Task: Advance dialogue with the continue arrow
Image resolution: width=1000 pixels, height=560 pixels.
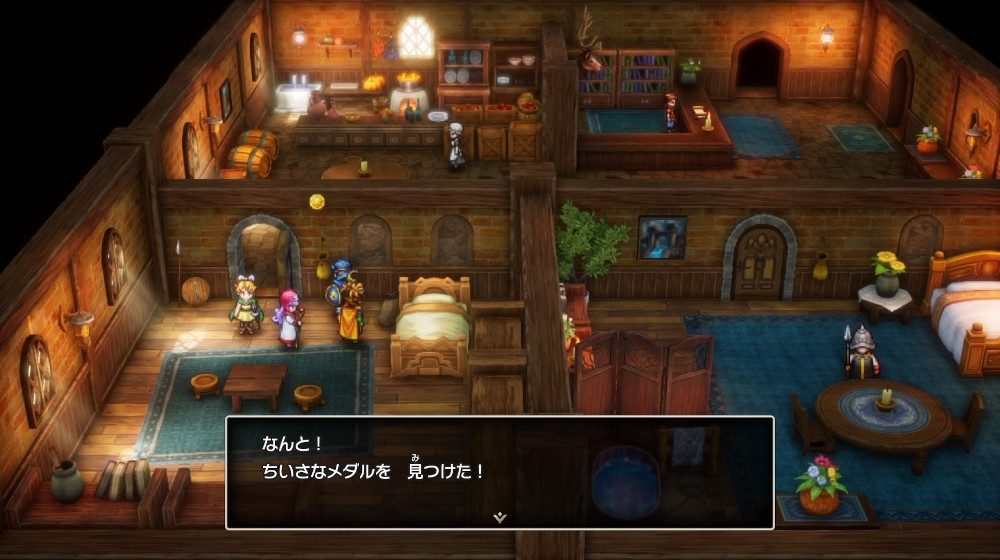Action: [x=499, y=517]
